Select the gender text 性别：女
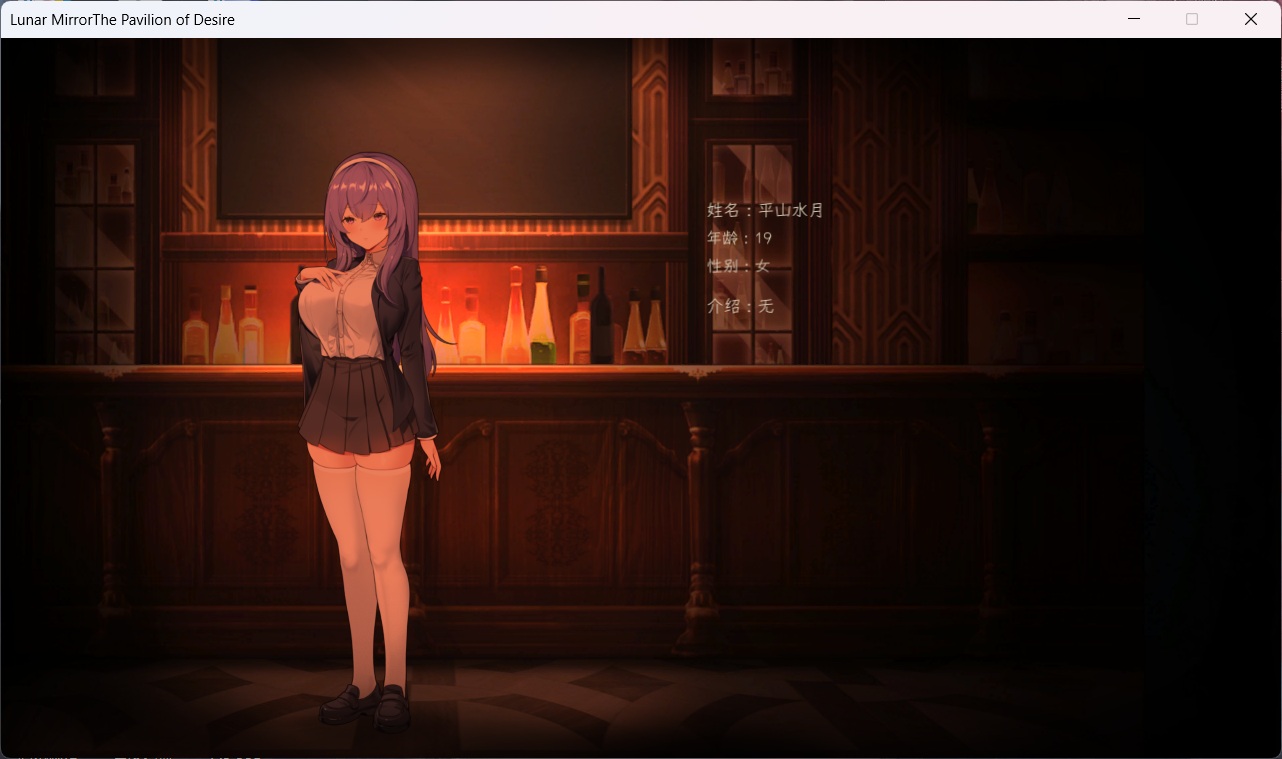This screenshot has height=759, width=1282. (x=737, y=267)
